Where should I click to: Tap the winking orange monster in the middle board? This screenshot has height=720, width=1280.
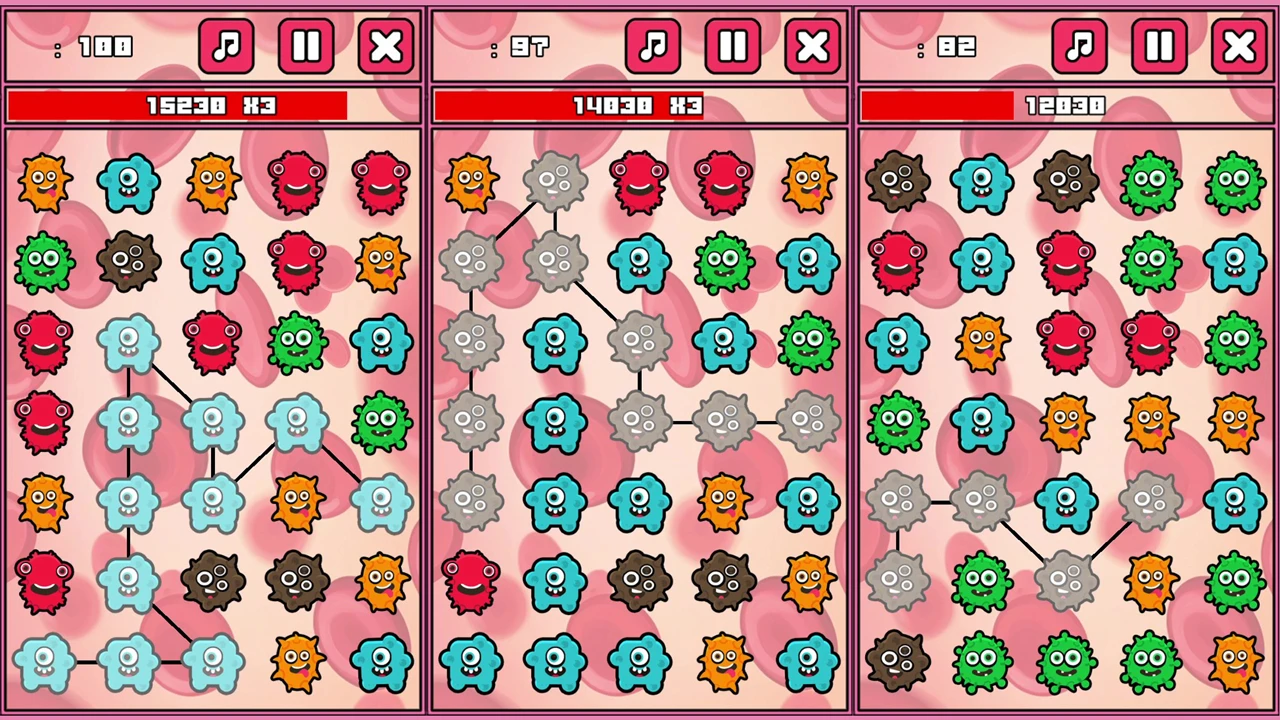click(x=725, y=500)
